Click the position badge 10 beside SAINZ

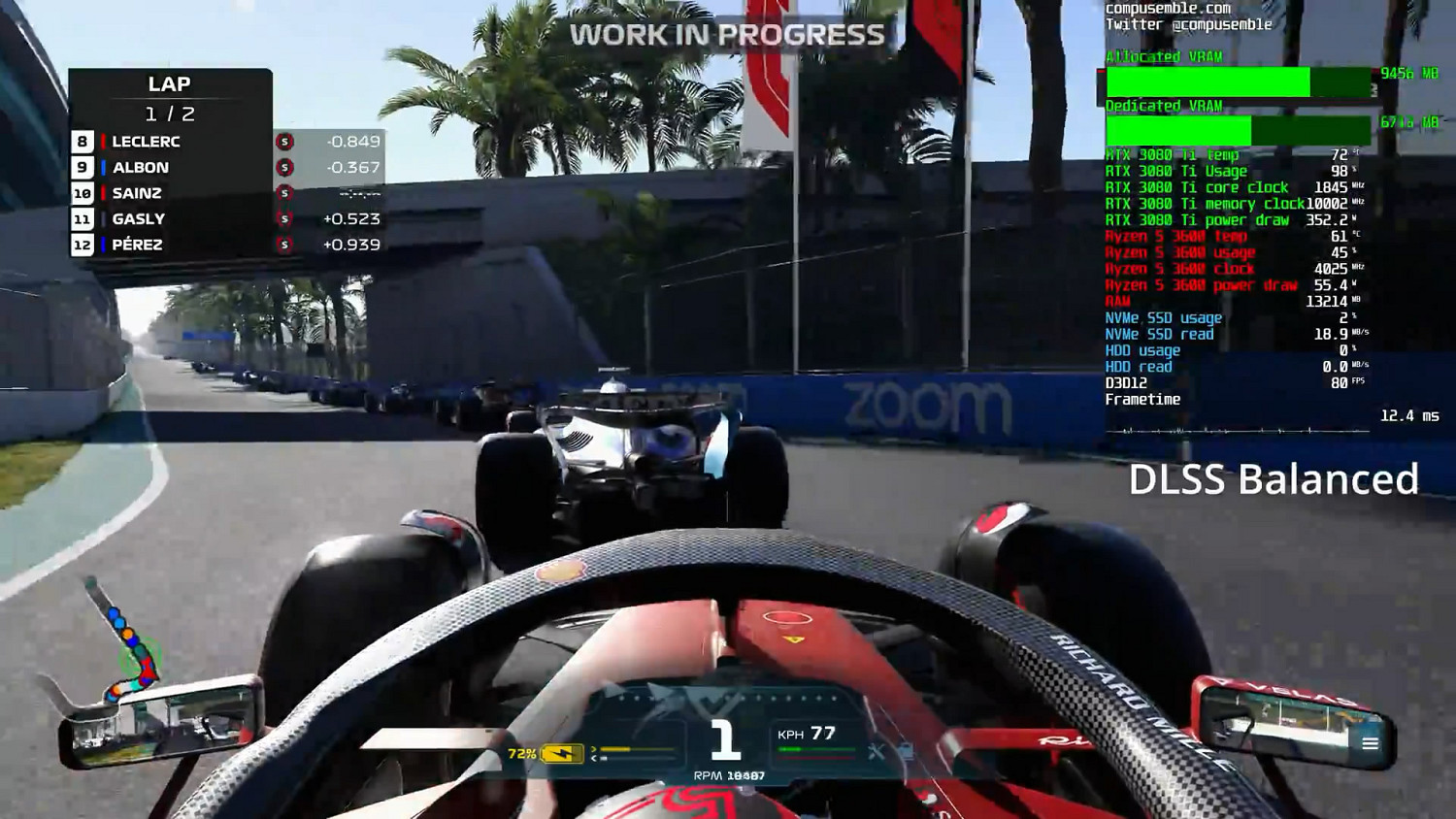(x=83, y=193)
